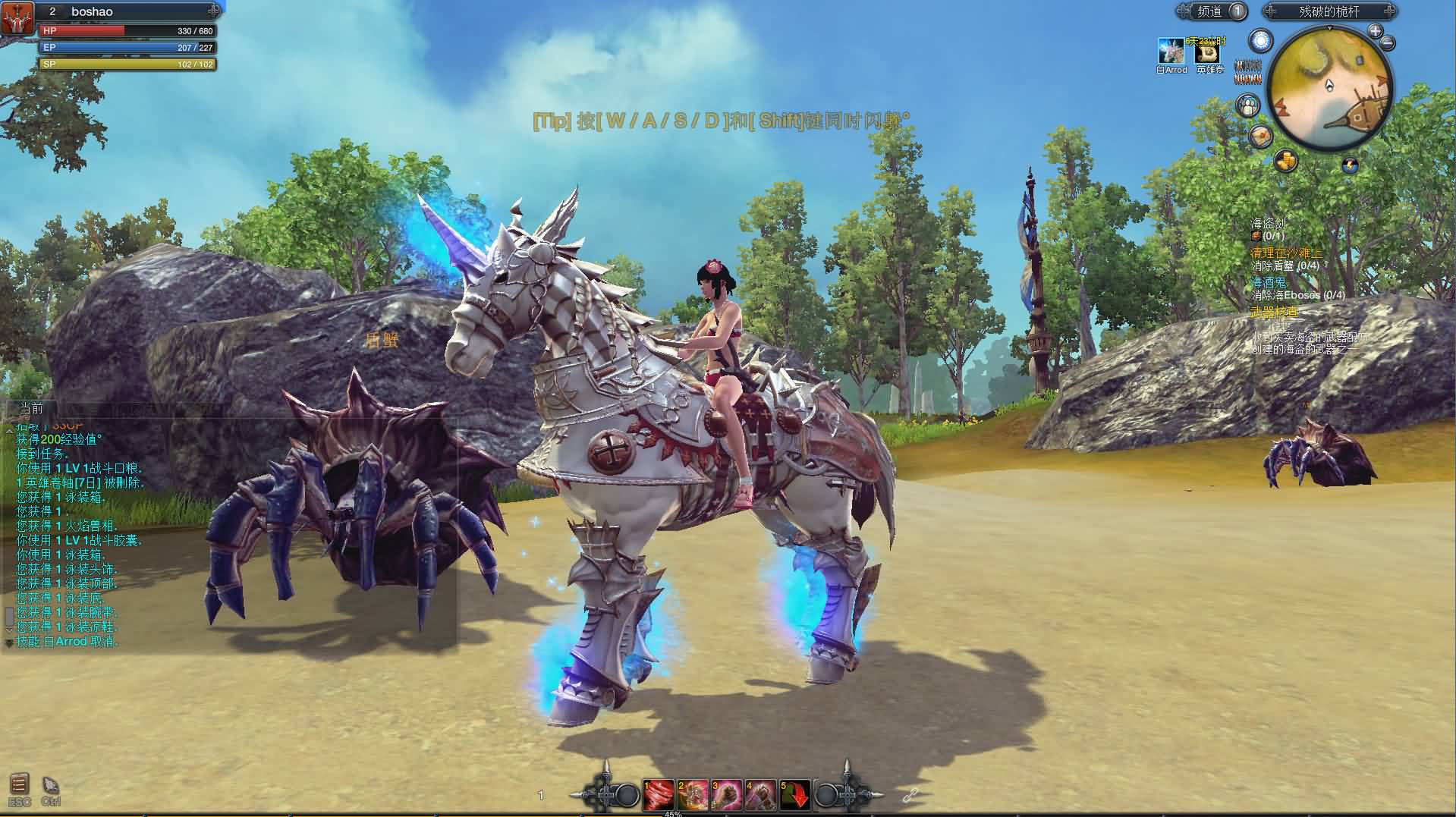Select the 英雄卷 hero scroll buff icon

[1207, 52]
